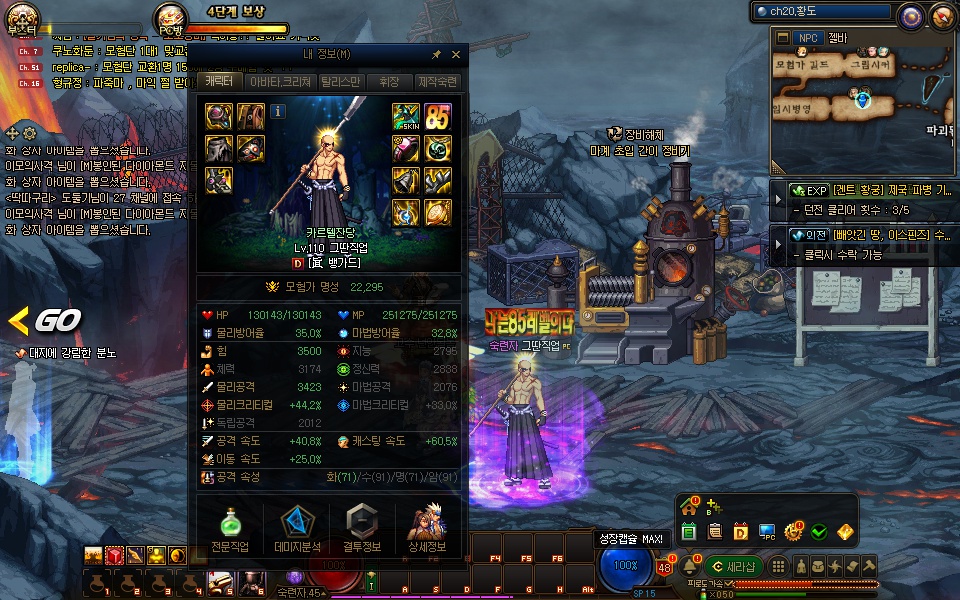Open the 제작숙련 tab
The width and height of the screenshot is (960, 600).
point(438,82)
